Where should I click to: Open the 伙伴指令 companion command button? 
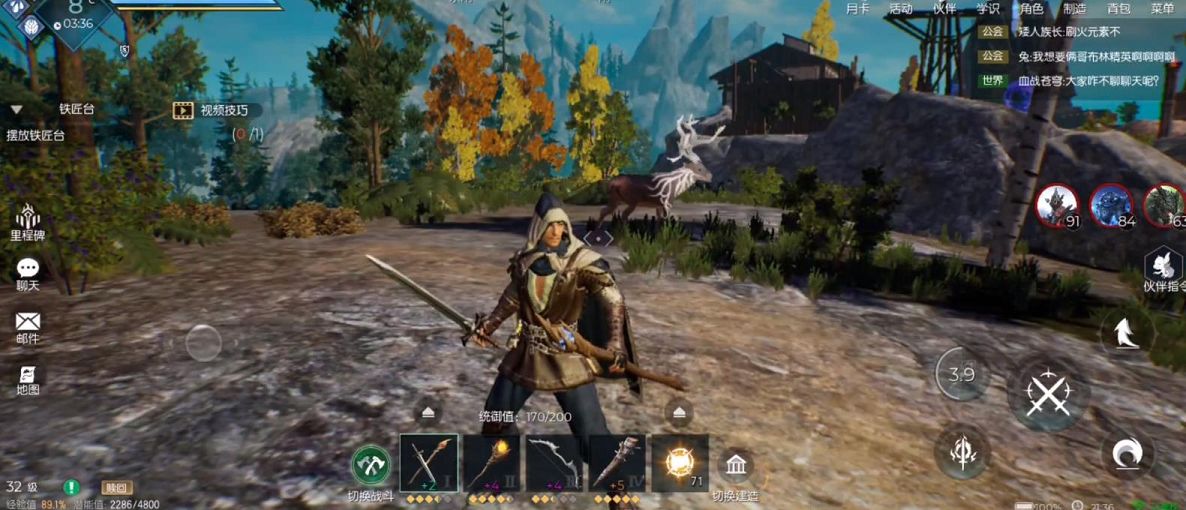[x=1164, y=268]
